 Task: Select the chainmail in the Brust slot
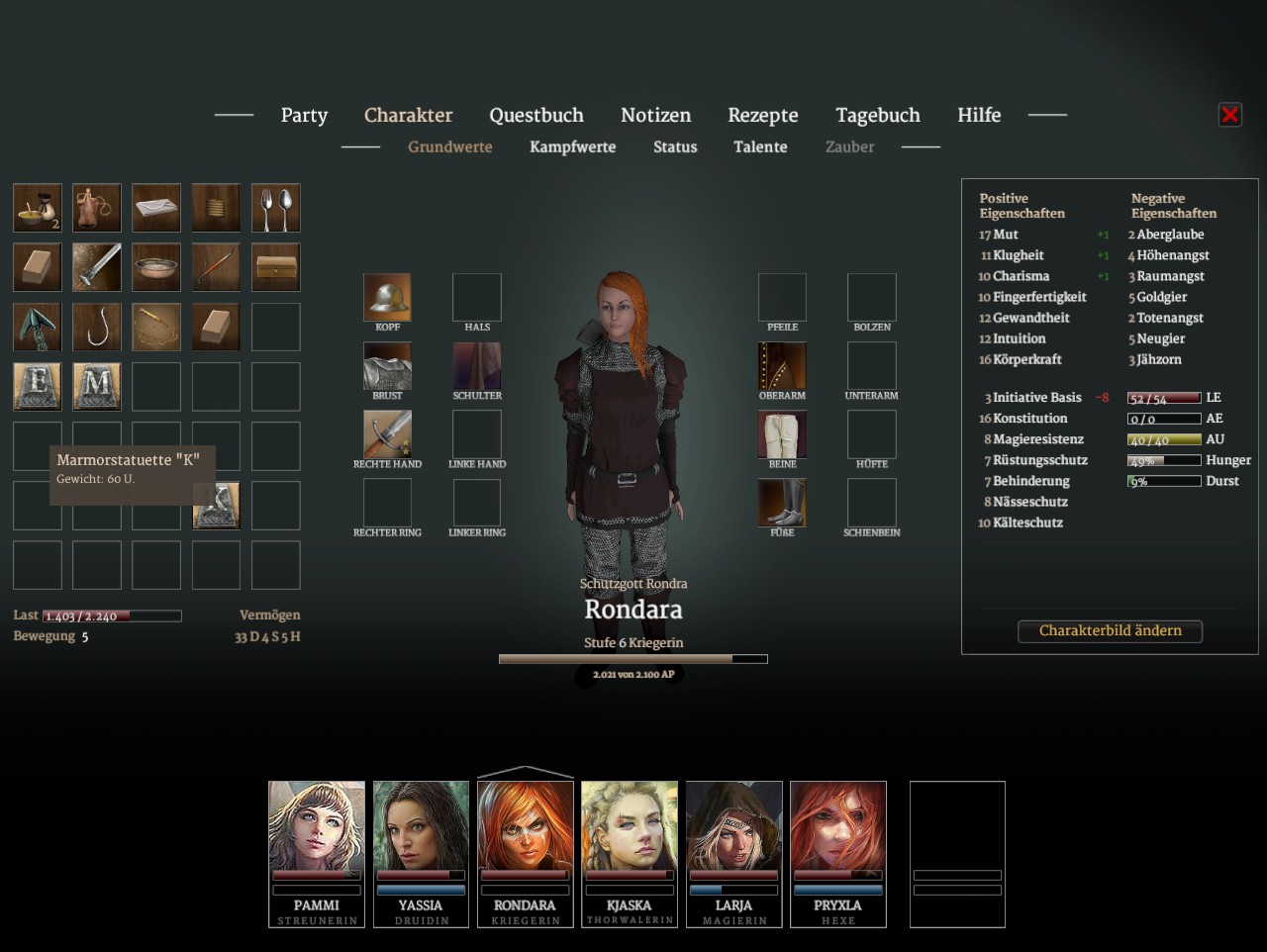(387, 366)
